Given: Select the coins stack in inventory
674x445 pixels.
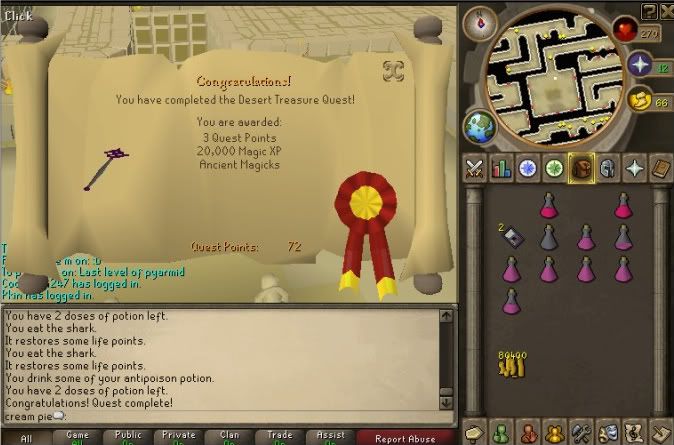Looking at the screenshot, I should 511,363.
